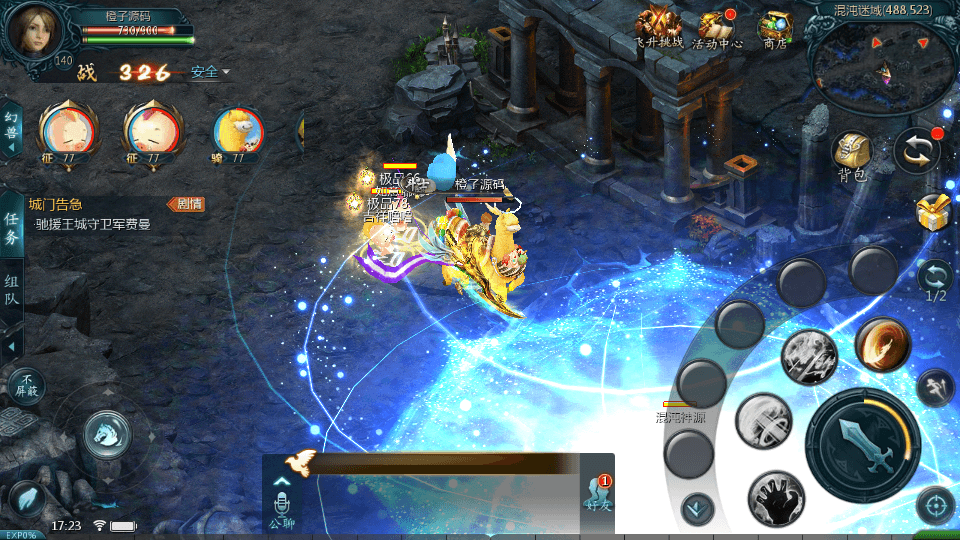Activate the dark hand skill

(x=775, y=497)
